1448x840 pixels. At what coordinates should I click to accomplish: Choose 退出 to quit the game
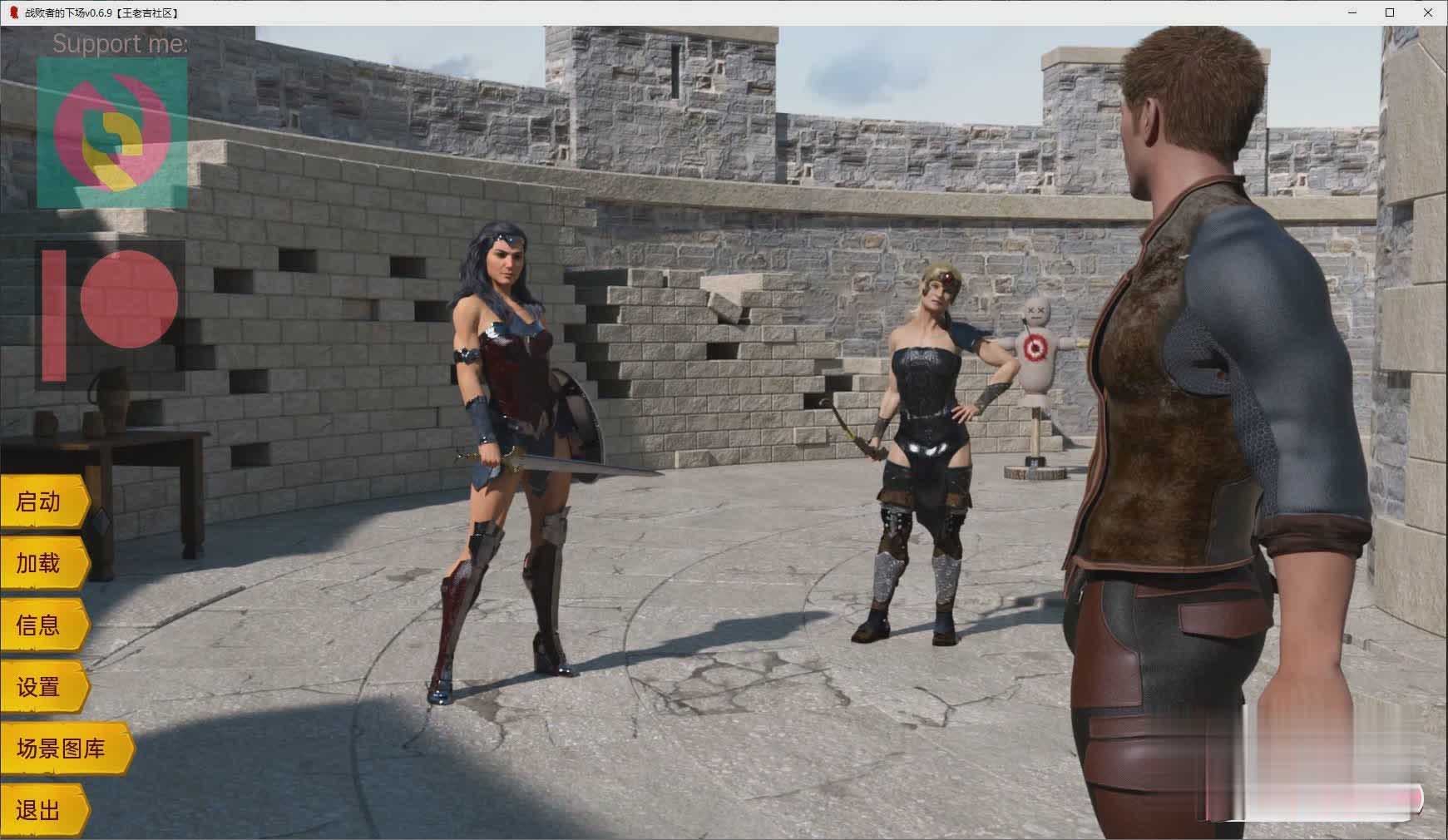pyautogui.click(x=43, y=809)
